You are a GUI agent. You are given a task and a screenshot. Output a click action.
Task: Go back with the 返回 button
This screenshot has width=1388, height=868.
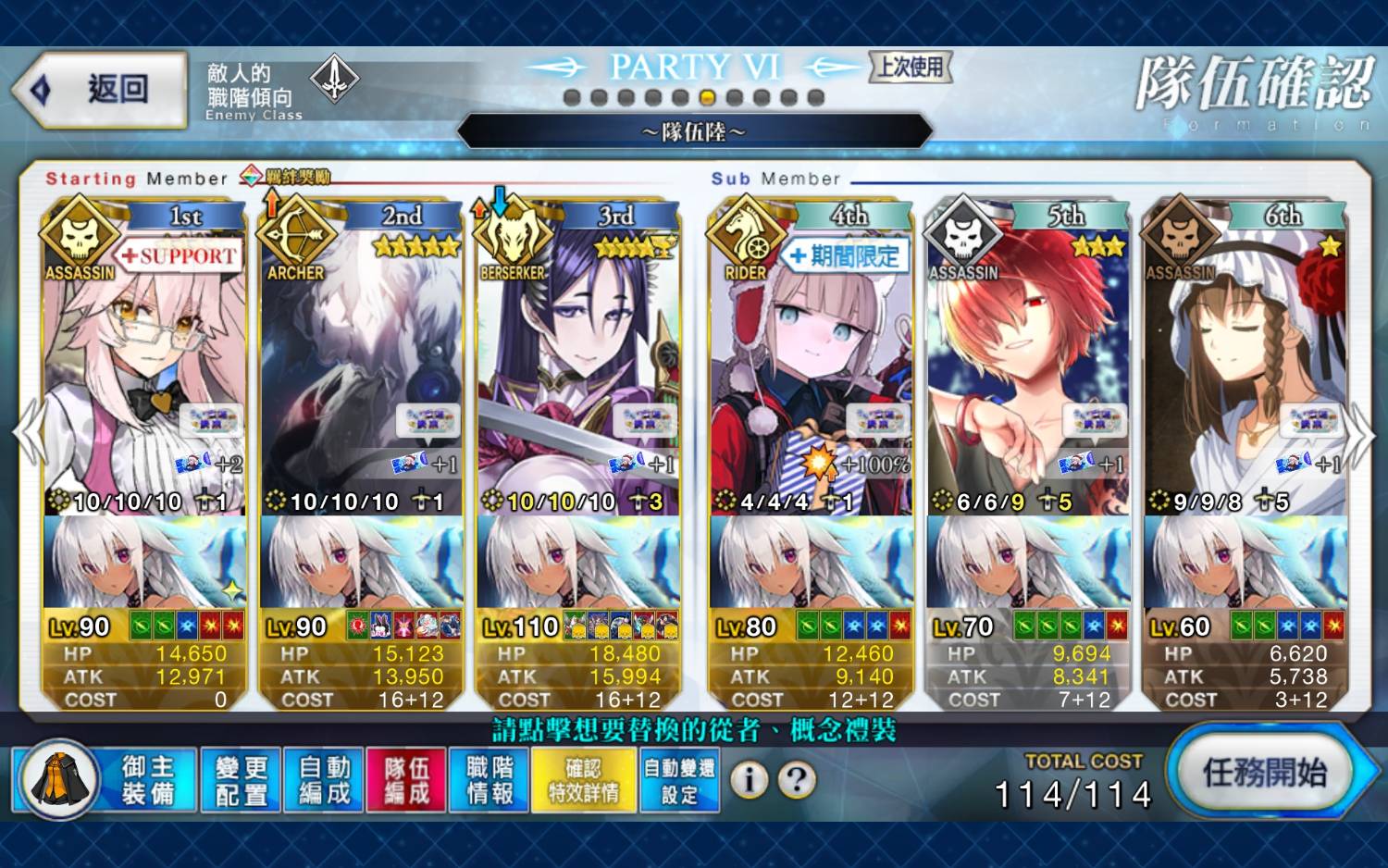(x=102, y=90)
